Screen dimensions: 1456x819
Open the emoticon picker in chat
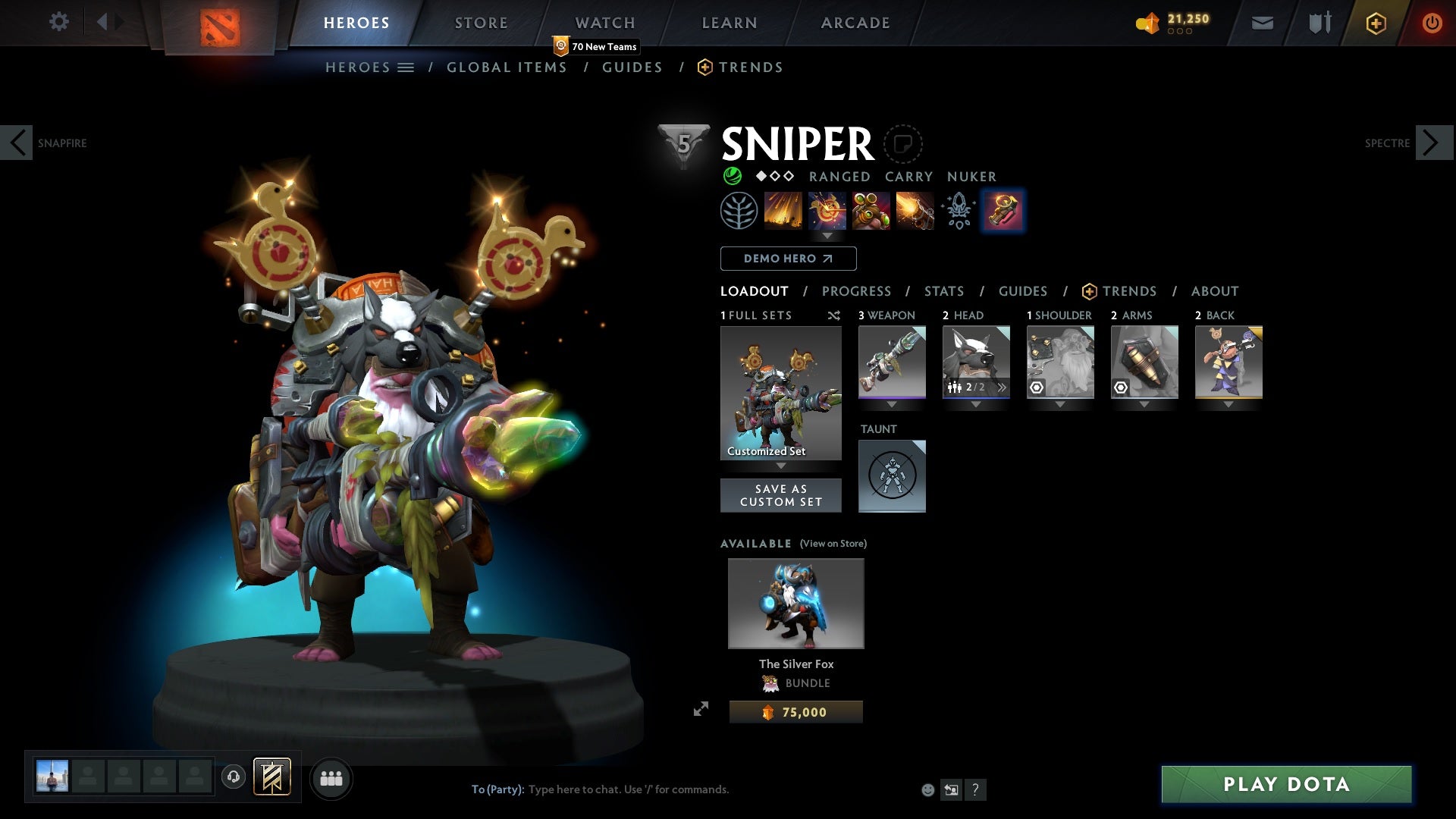pyautogui.click(x=927, y=789)
